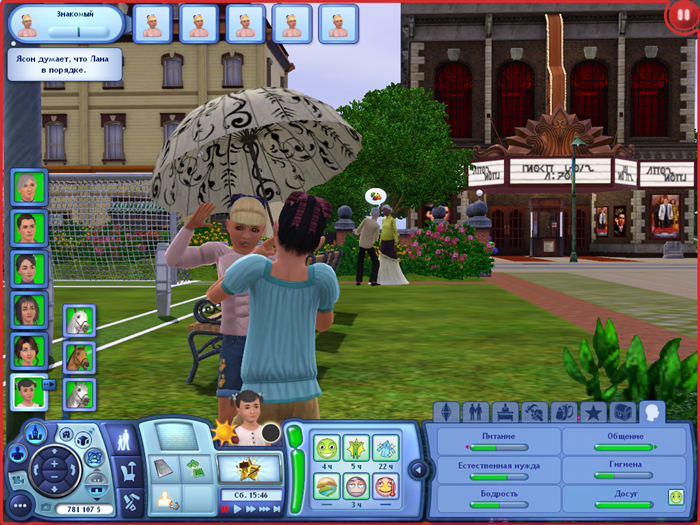The width and height of the screenshot is (700, 525).
Task: Set game speed to double fast-forward
Action: (251, 509)
